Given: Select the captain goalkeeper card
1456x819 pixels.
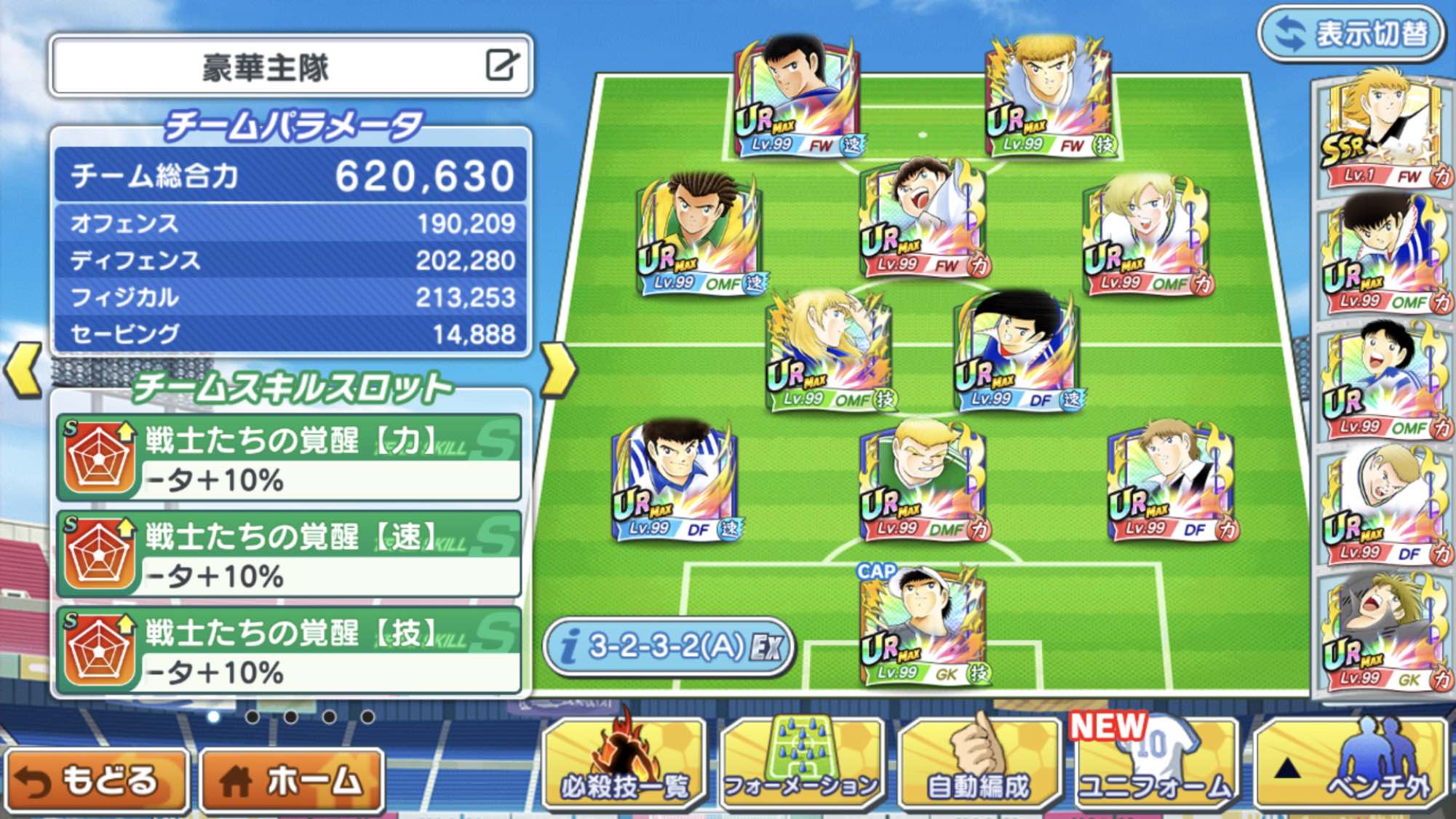Looking at the screenshot, I should (923, 628).
